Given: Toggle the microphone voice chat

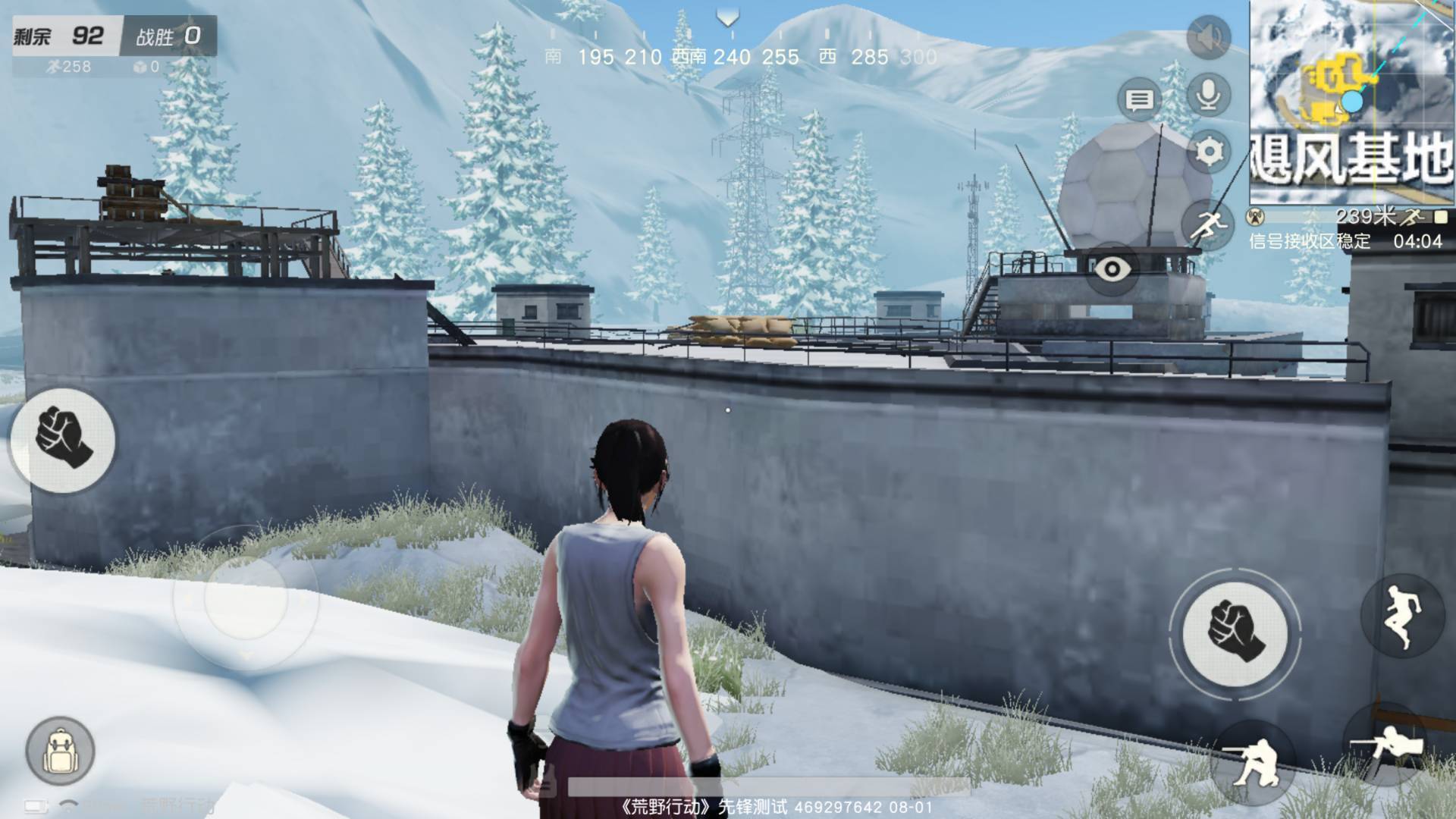Looking at the screenshot, I should [x=1208, y=95].
